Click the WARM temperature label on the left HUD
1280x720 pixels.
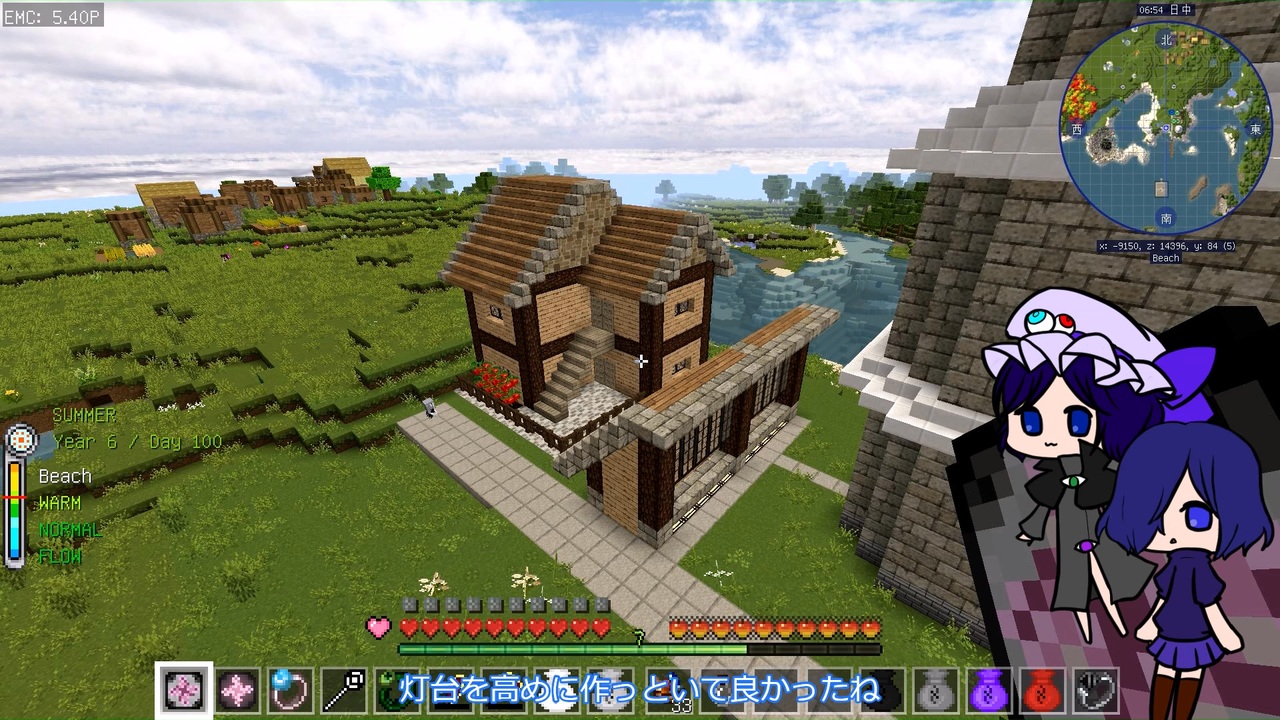pyautogui.click(x=60, y=503)
